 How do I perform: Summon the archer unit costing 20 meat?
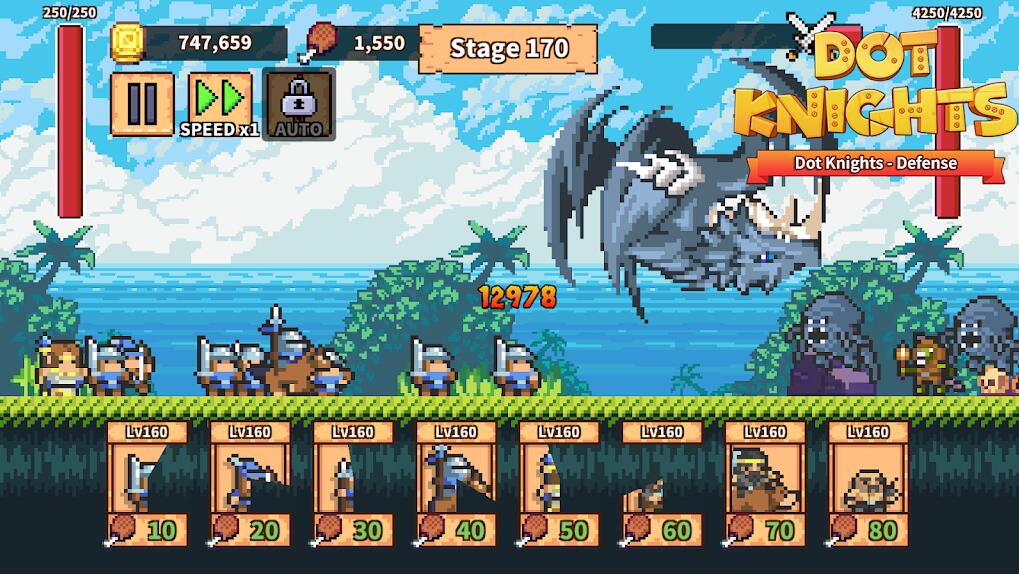coord(250,485)
